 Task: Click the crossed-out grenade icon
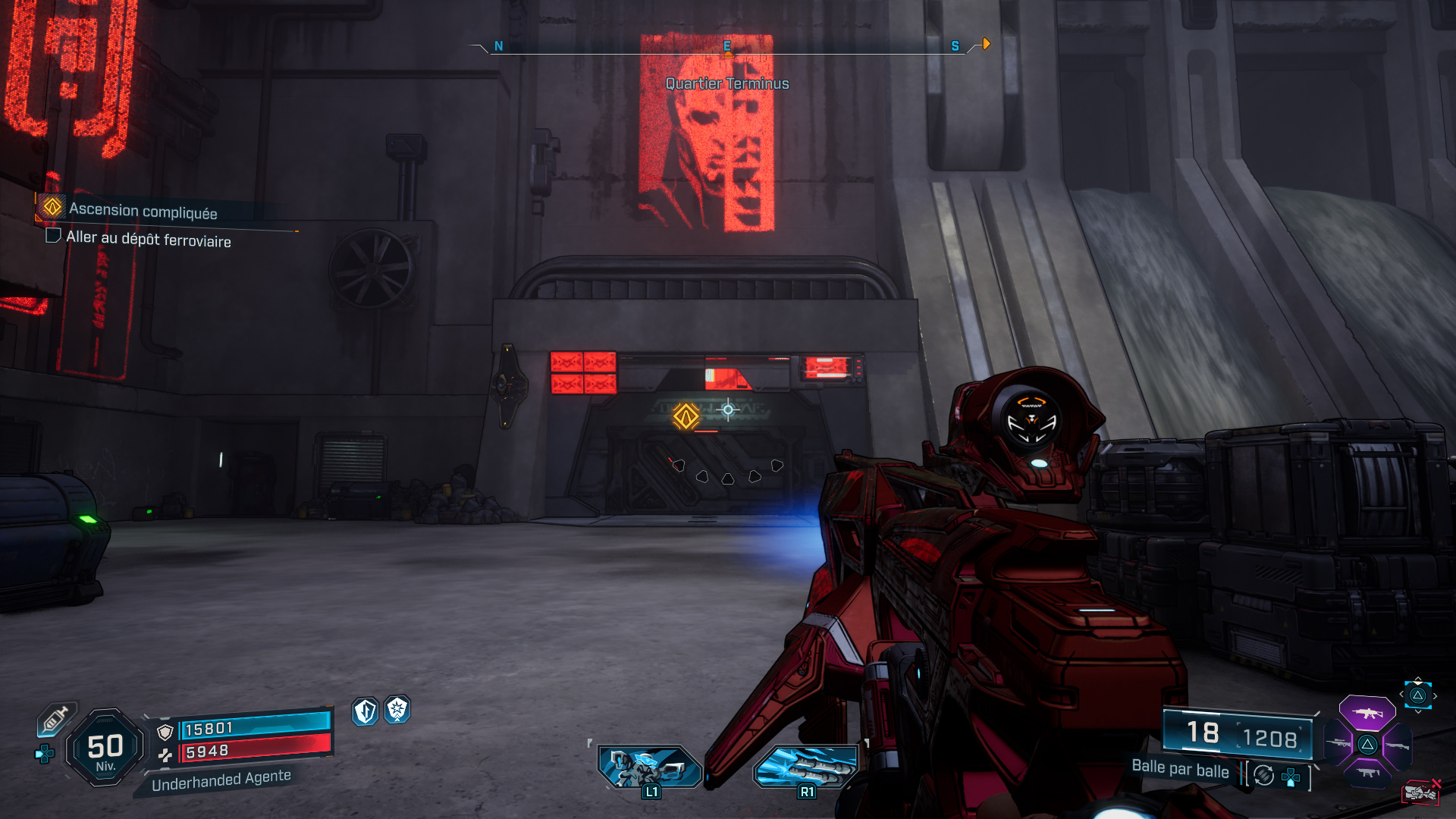[1420, 791]
